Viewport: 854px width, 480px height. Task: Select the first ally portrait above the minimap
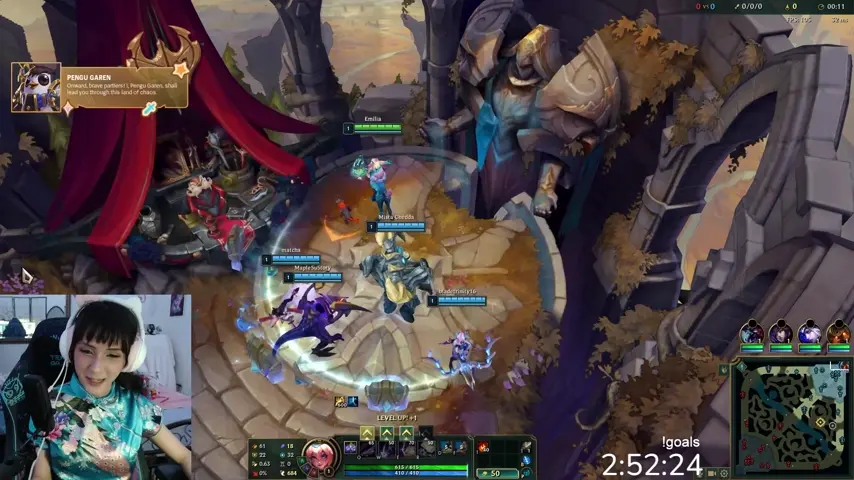(x=752, y=333)
